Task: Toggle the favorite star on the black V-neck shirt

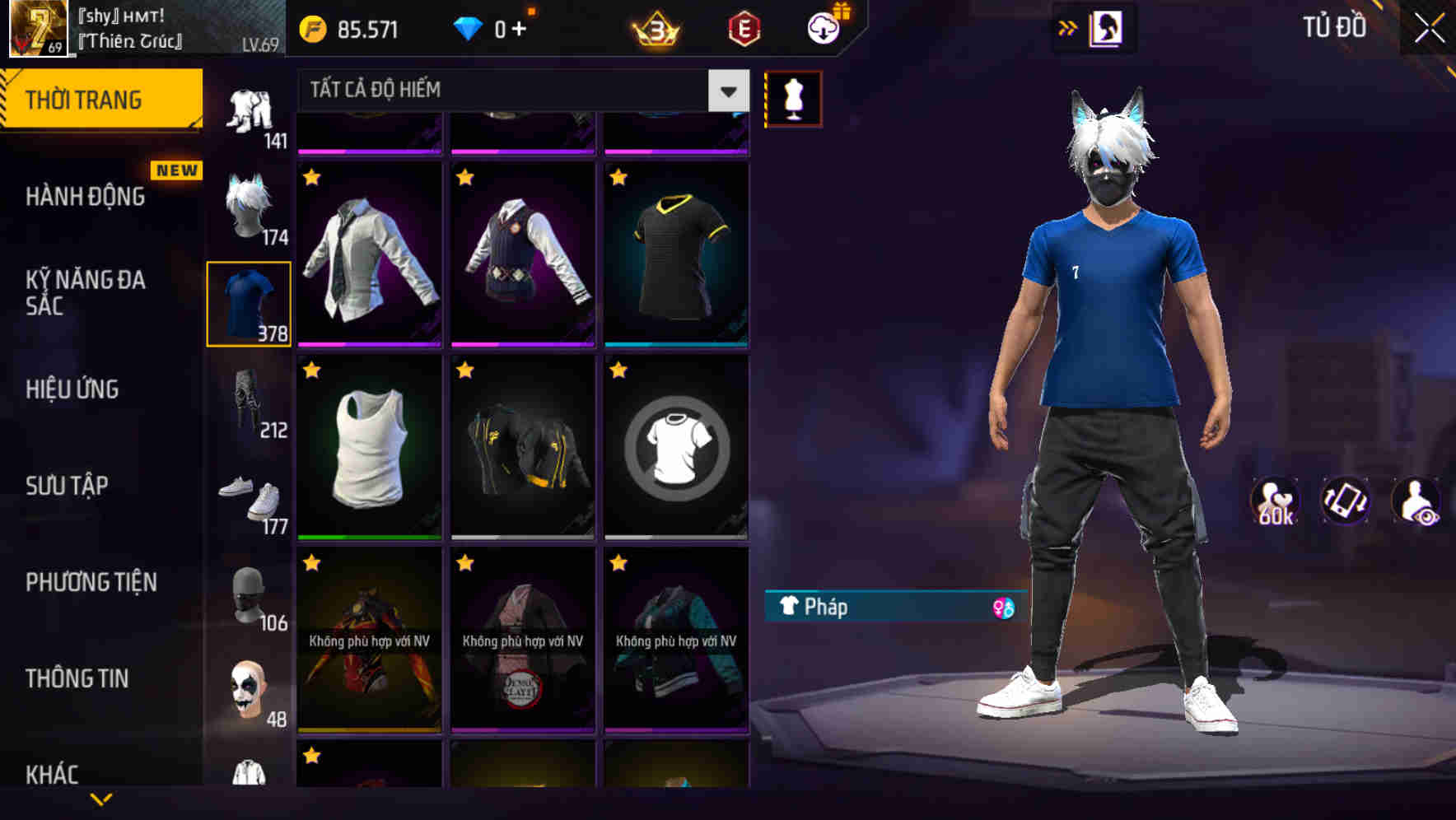Action: click(x=618, y=175)
